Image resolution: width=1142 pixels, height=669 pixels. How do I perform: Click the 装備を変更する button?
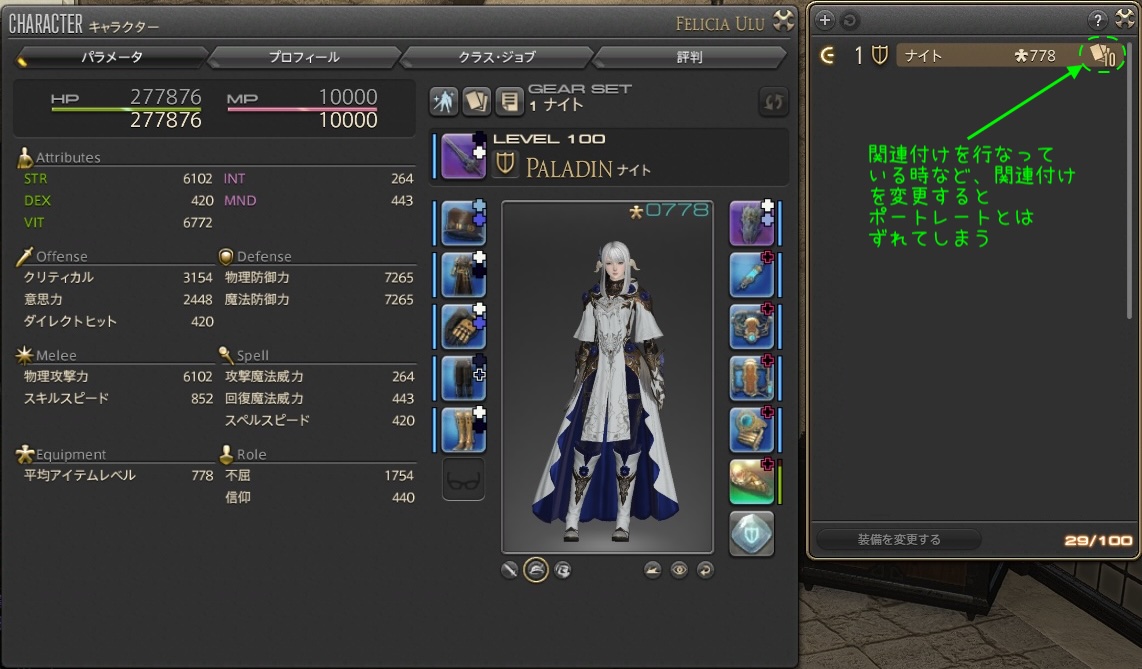[x=898, y=540]
